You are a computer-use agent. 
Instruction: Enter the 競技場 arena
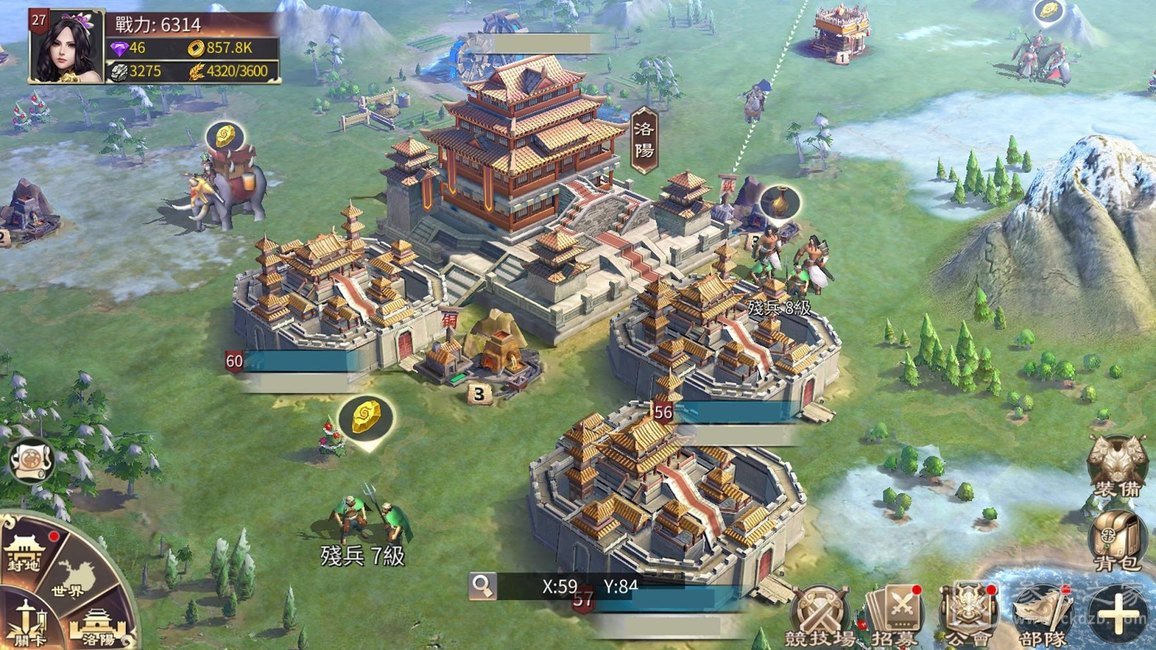coord(820,613)
